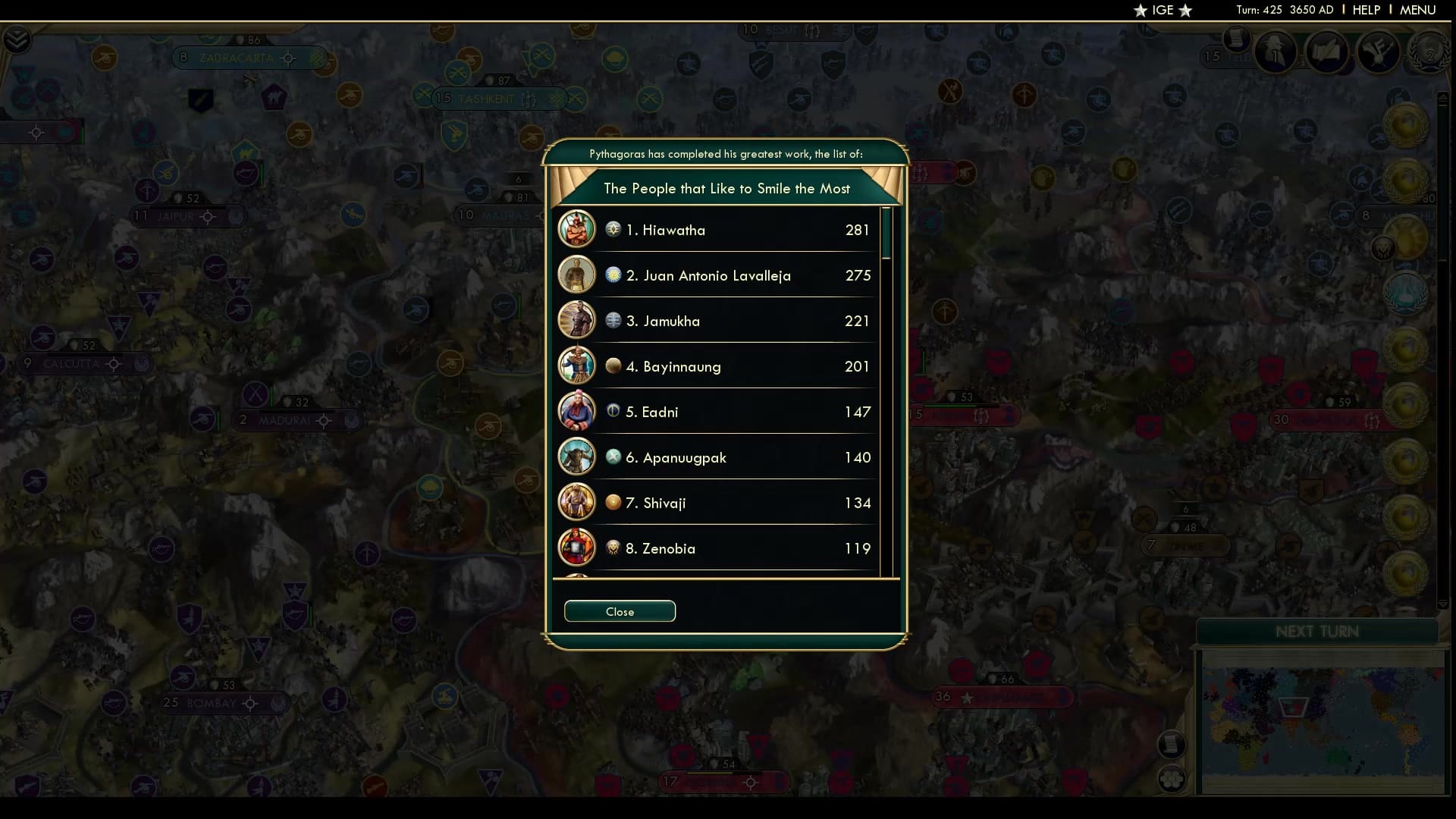Viewport: 1456px width, 819px height.
Task: Click the sun emblem beside Shivaji
Action: (x=613, y=502)
